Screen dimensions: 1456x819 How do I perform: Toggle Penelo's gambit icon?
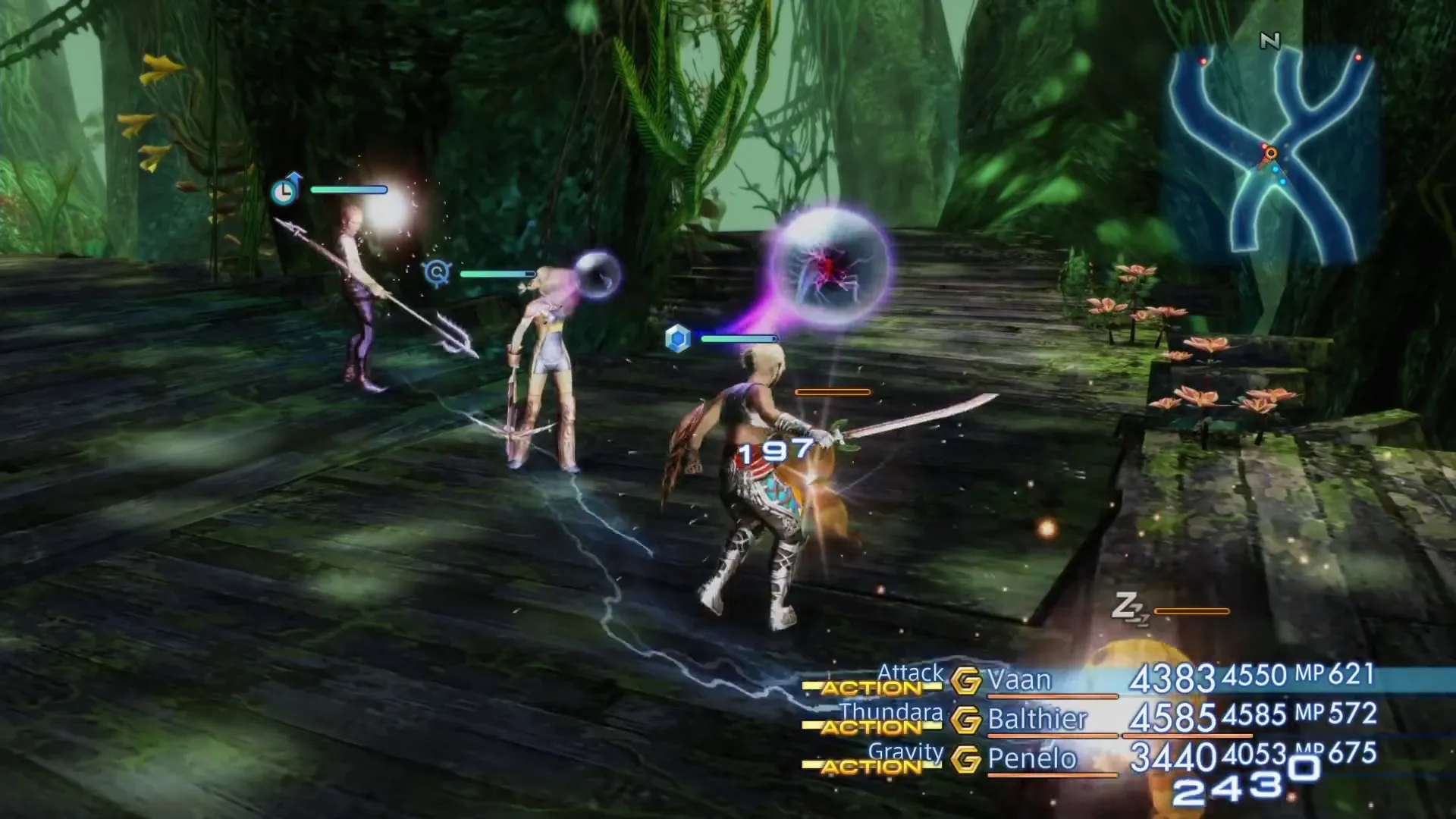pos(966,759)
